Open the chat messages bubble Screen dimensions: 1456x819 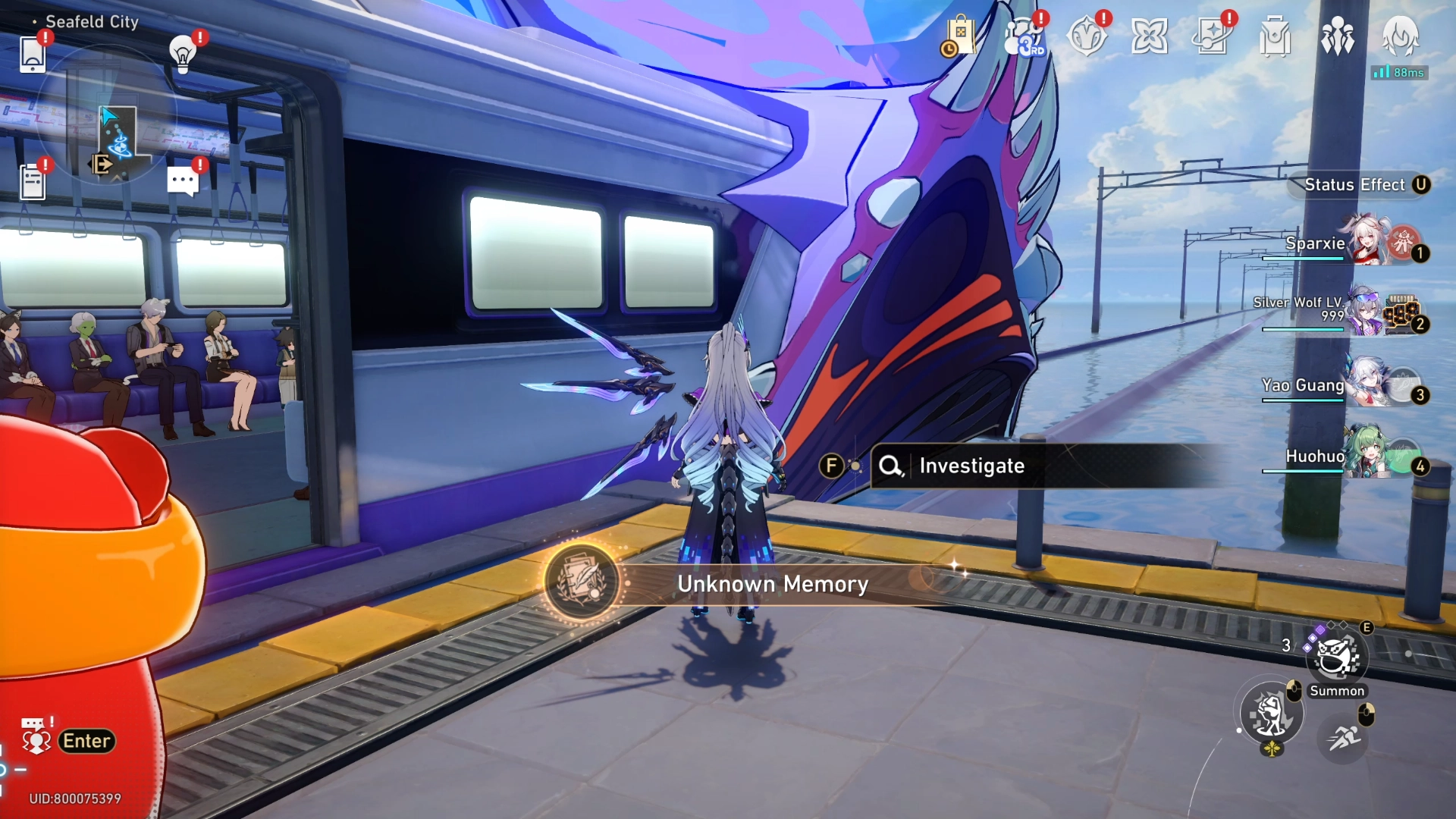[x=182, y=180]
